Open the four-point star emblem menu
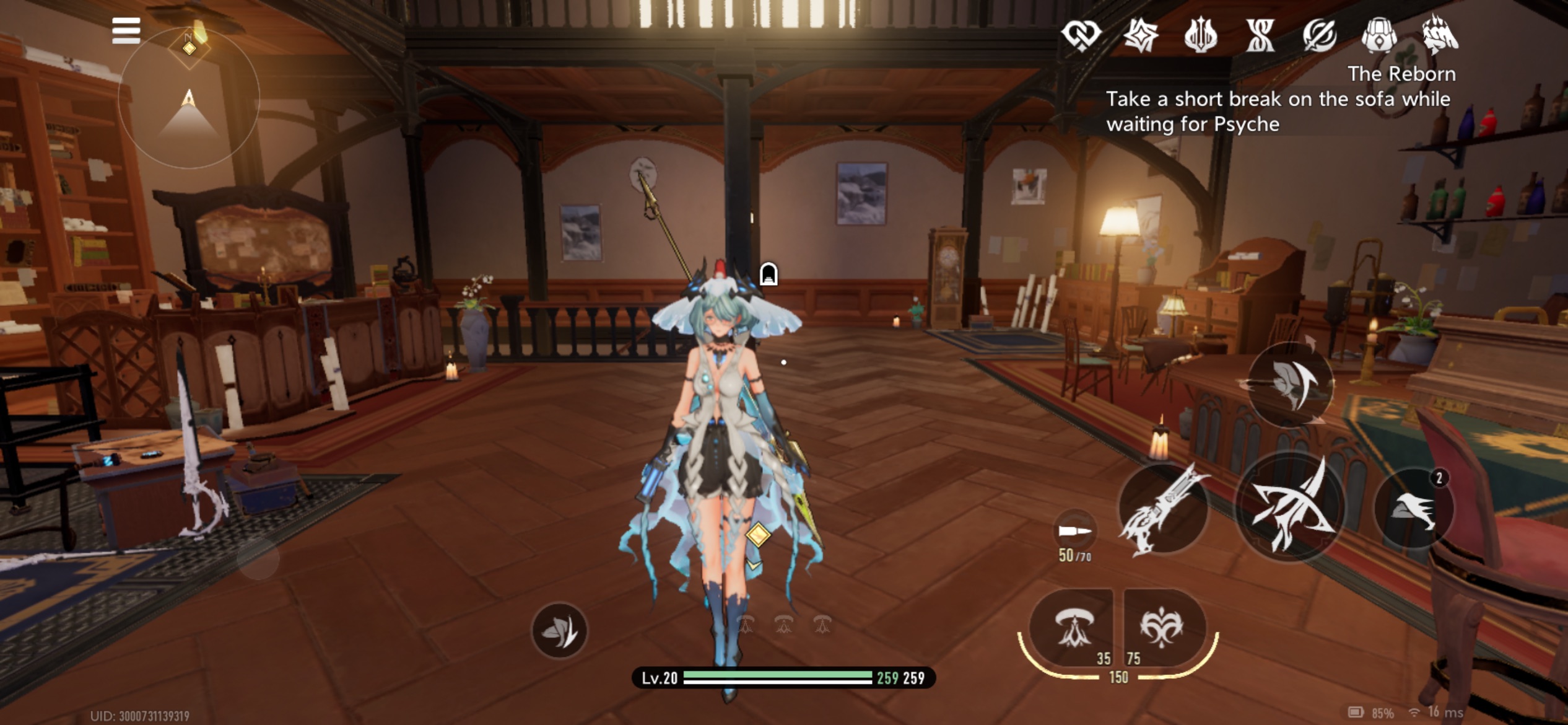 tap(1141, 35)
